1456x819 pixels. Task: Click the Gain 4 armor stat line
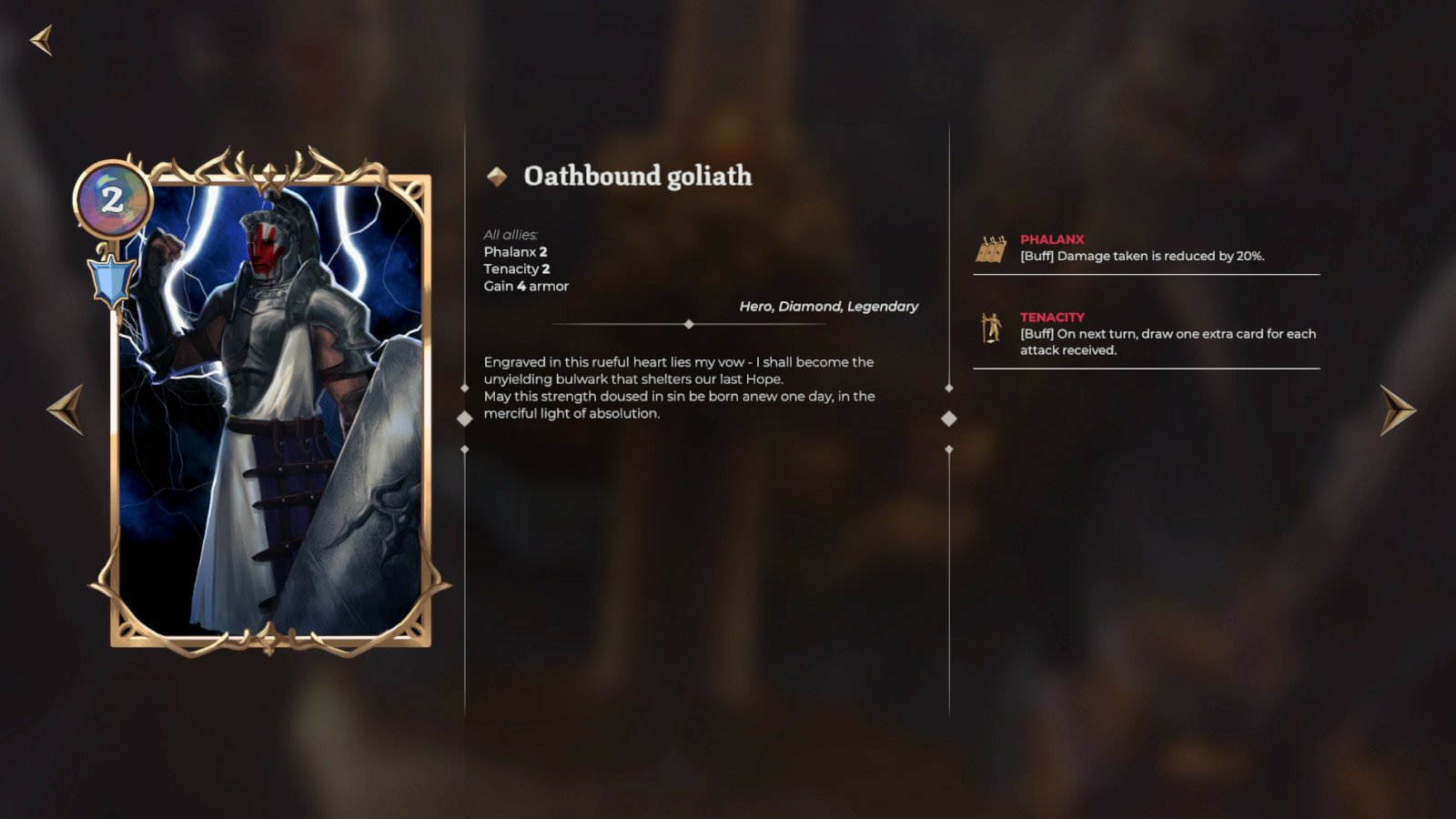pyautogui.click(x=525, y=285)
